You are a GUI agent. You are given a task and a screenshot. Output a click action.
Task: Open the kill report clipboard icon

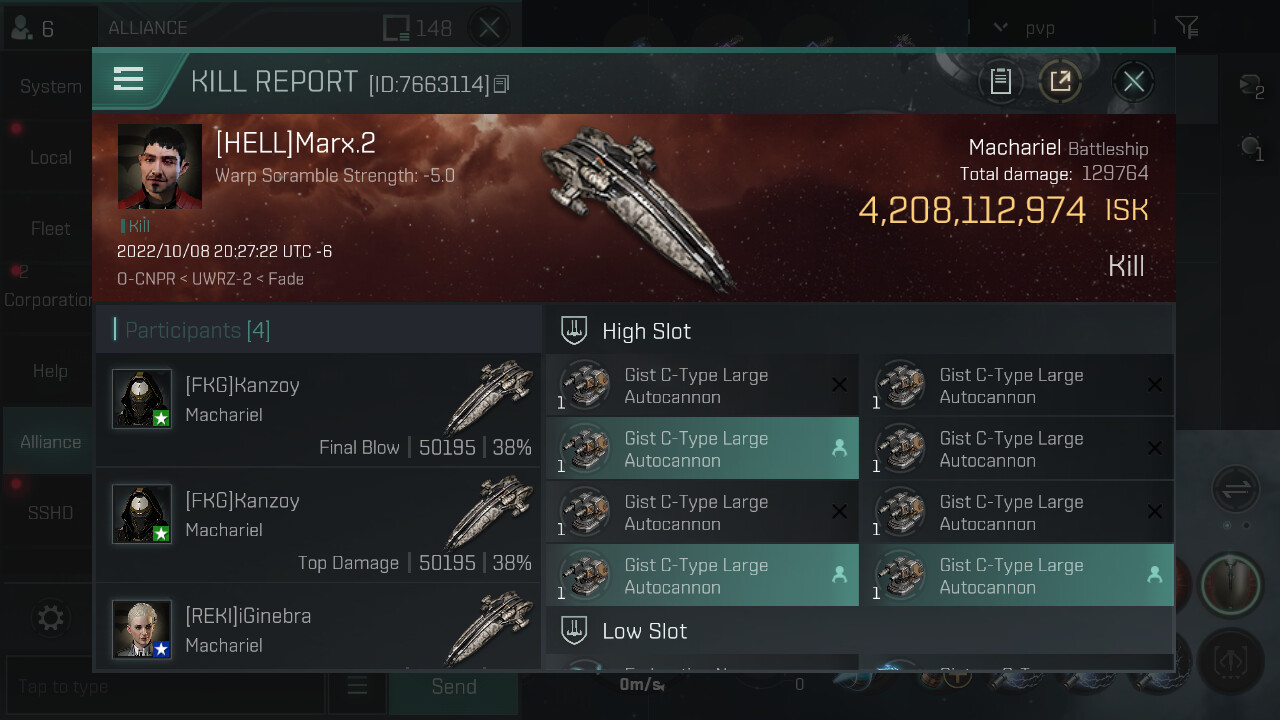(1001, 81)
